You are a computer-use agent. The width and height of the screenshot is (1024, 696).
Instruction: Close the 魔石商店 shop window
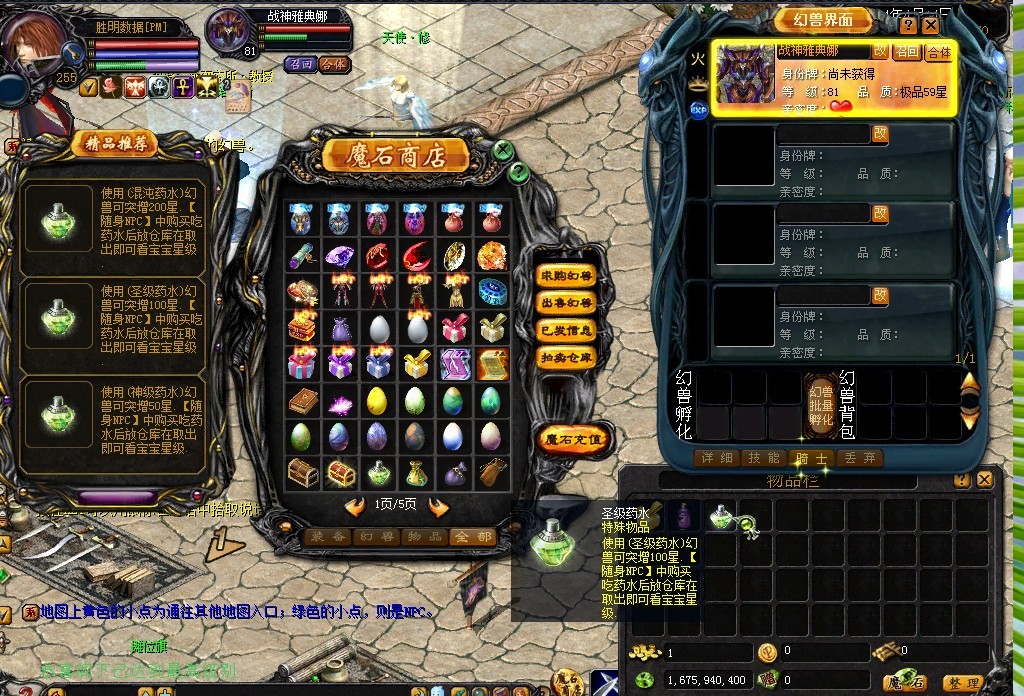coord(504,150)
